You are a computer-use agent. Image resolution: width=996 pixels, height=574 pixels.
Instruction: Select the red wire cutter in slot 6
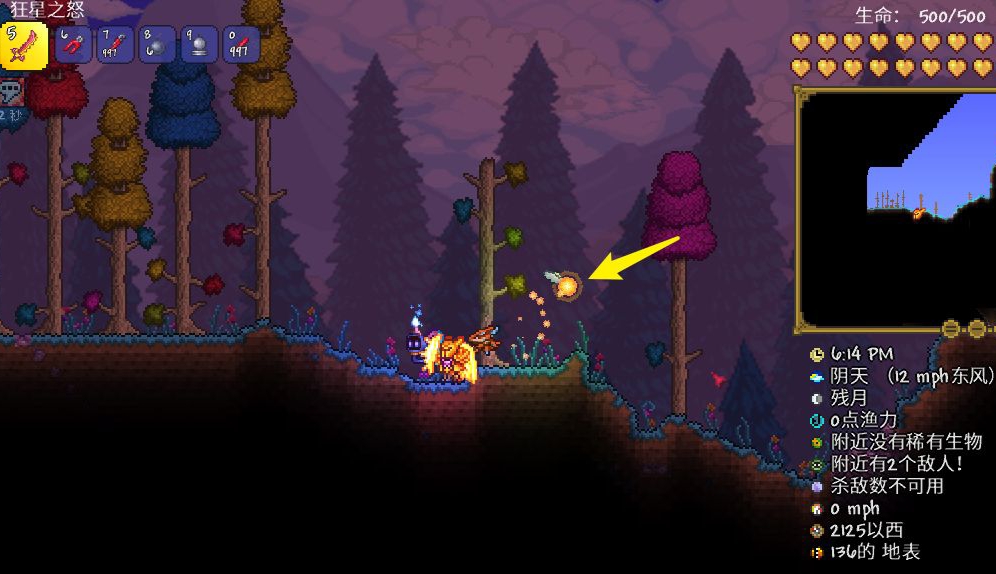[x=74, y=45]
